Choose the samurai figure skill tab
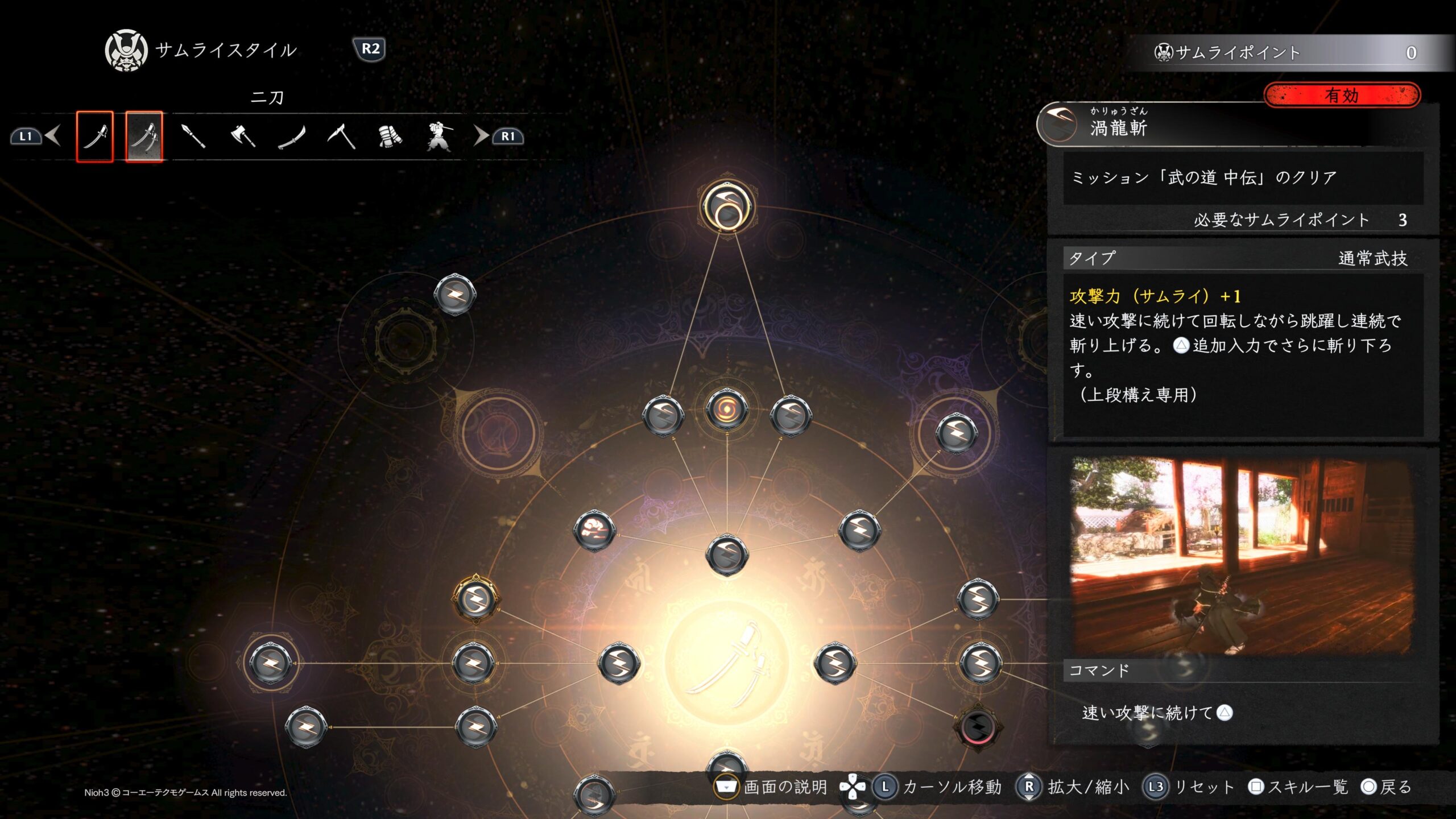The height and width of the screenshot is (819, 1456). coord(439,136)
